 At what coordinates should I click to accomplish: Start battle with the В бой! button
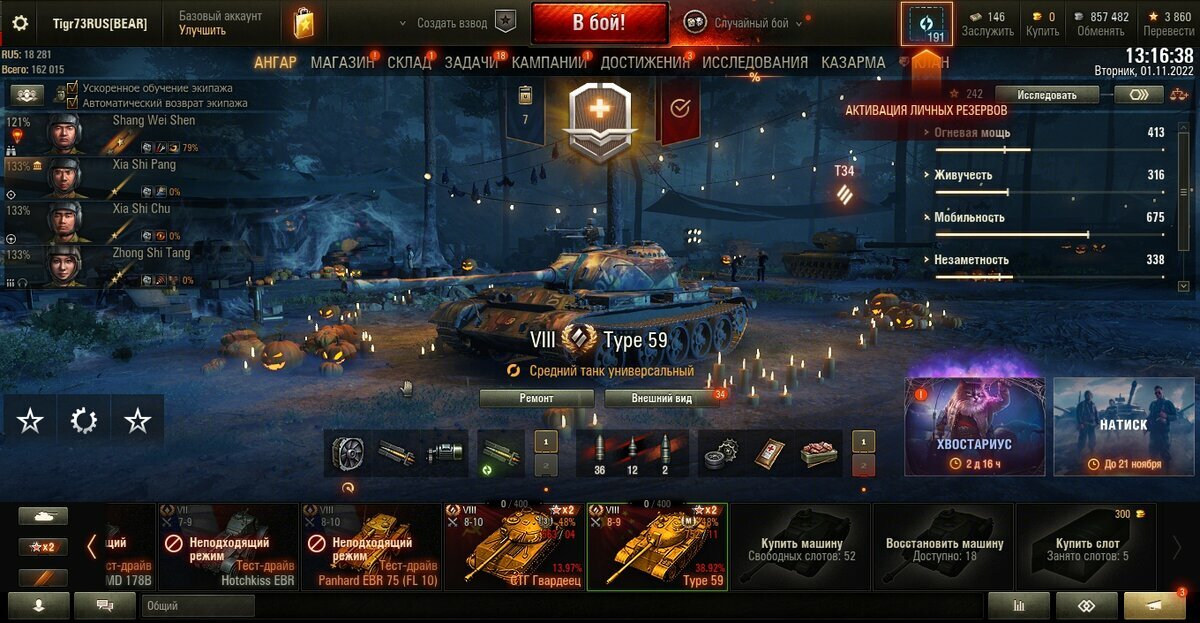click(599, 22)
